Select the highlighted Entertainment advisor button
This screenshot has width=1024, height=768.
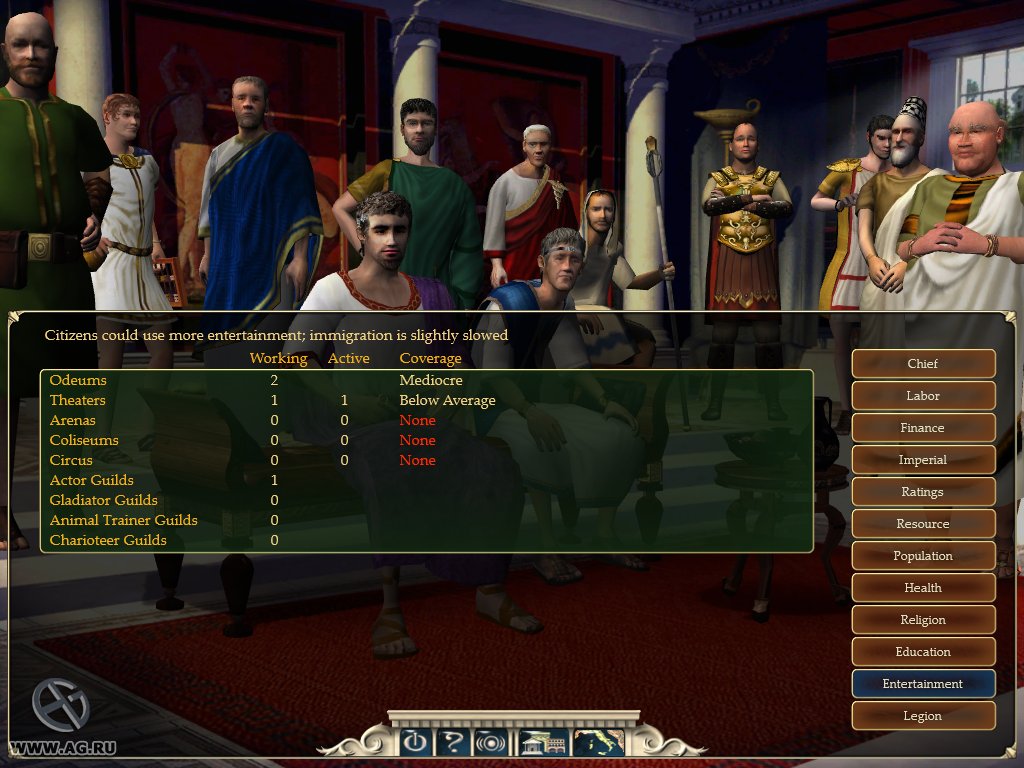[x=923, y=684]
